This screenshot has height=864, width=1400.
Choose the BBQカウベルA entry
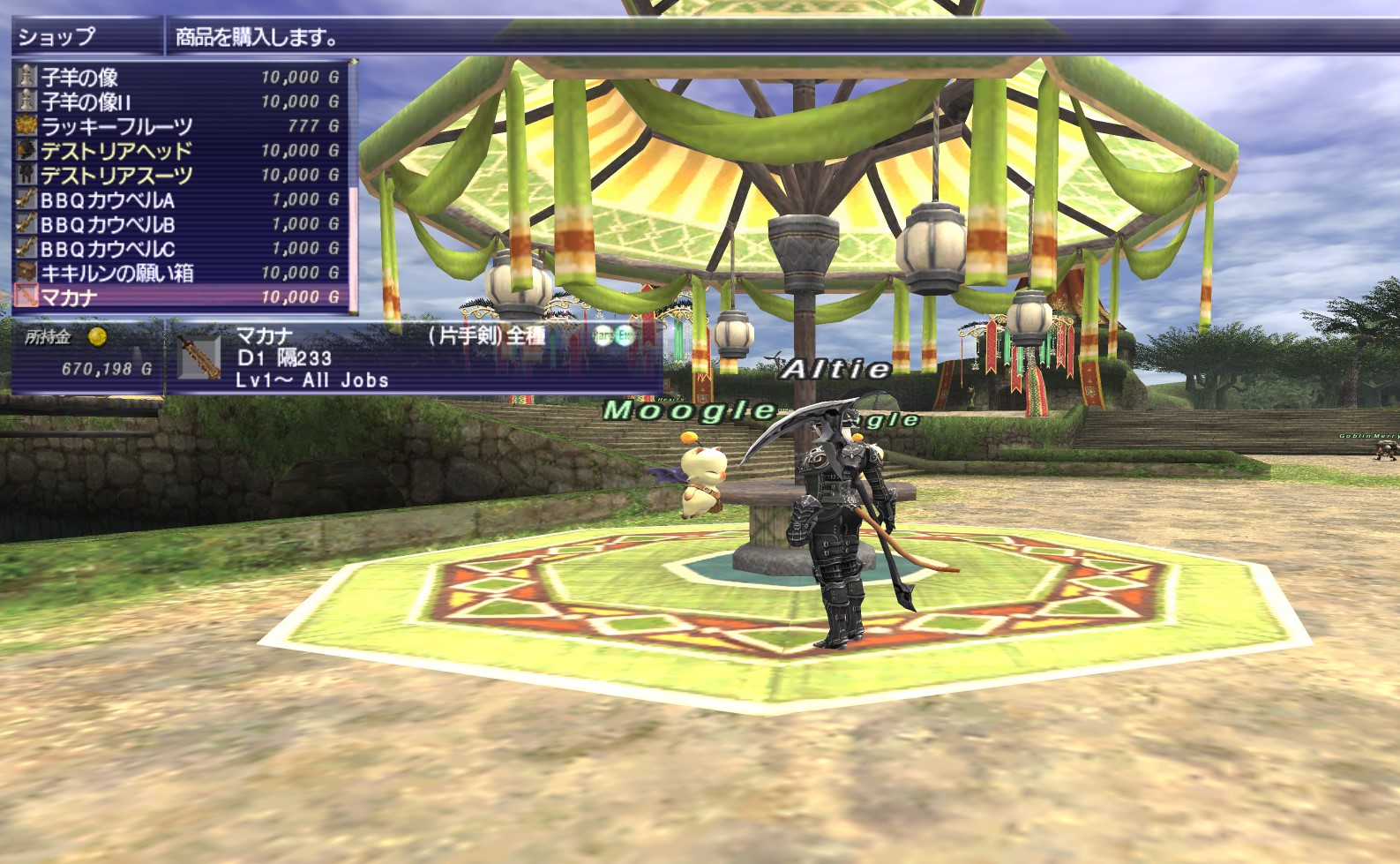[176, 199]
